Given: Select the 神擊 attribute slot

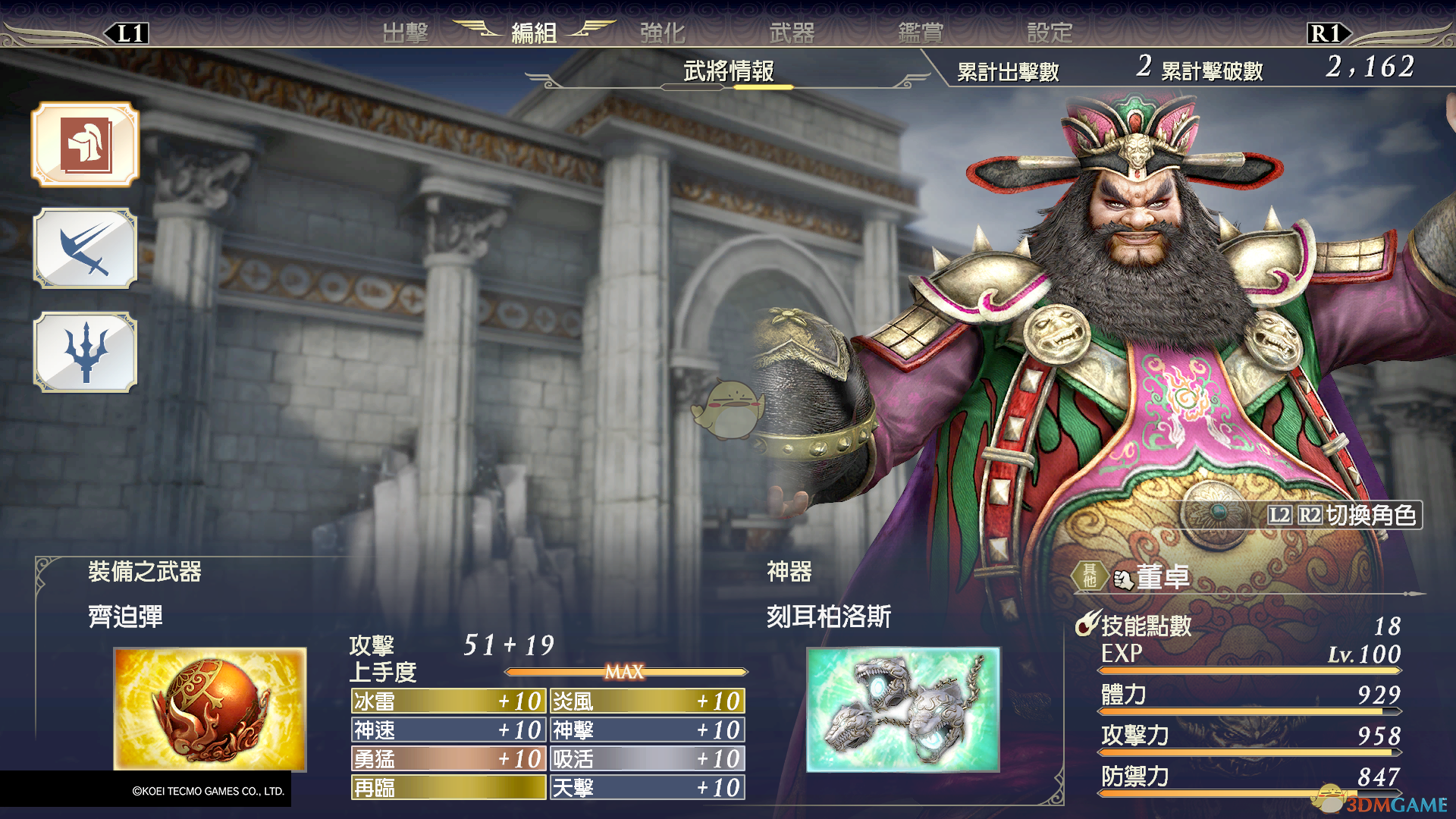Looking at the screenshot, I should coord(647,730).
